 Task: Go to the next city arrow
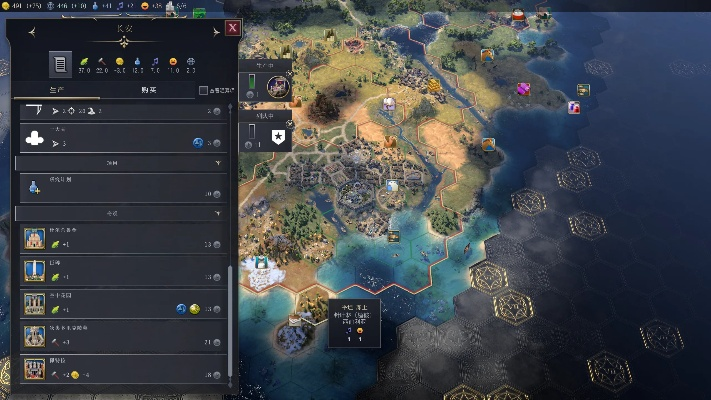pos(216,32)
